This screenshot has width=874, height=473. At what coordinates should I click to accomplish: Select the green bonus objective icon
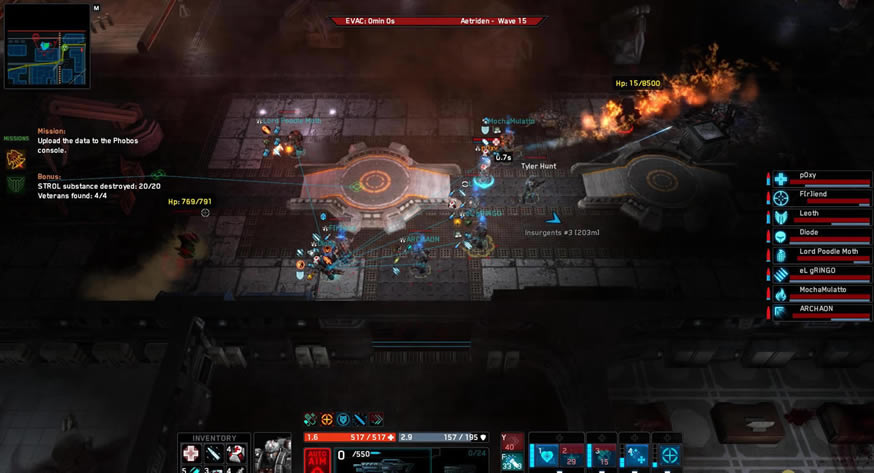coord(15,184)
